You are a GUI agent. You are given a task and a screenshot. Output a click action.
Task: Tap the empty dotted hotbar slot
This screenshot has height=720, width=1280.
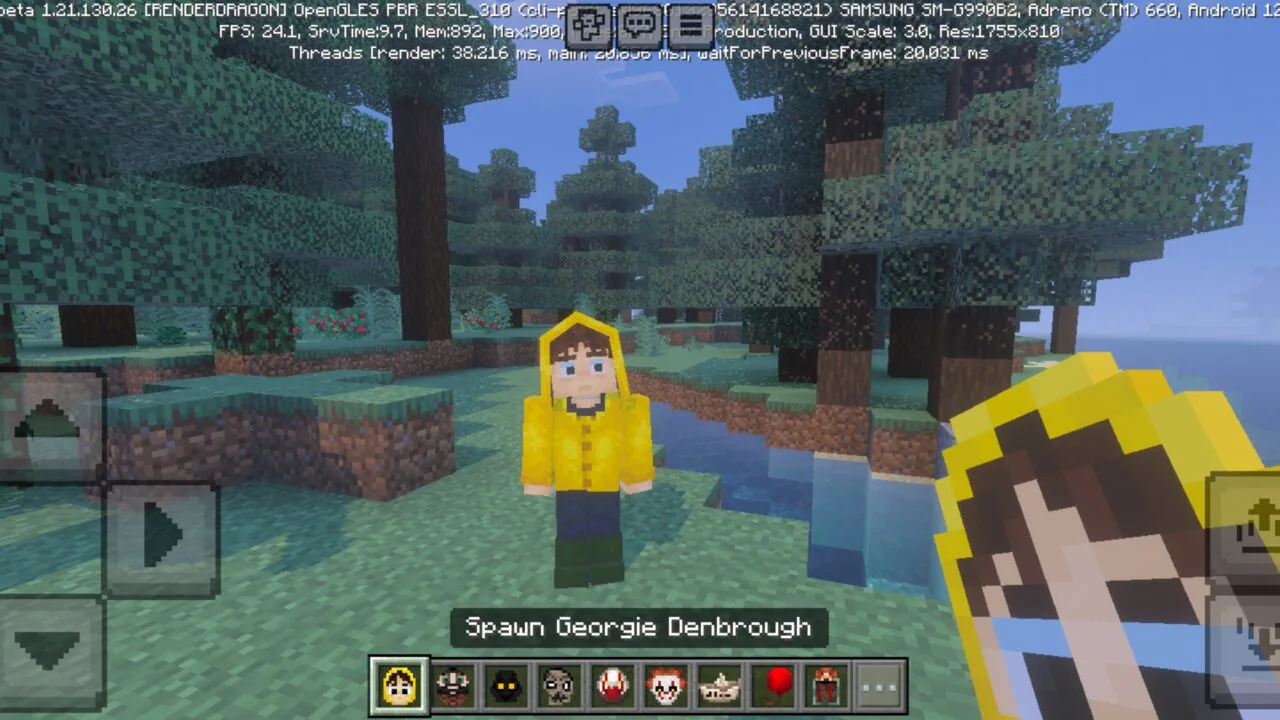[880, 684]
